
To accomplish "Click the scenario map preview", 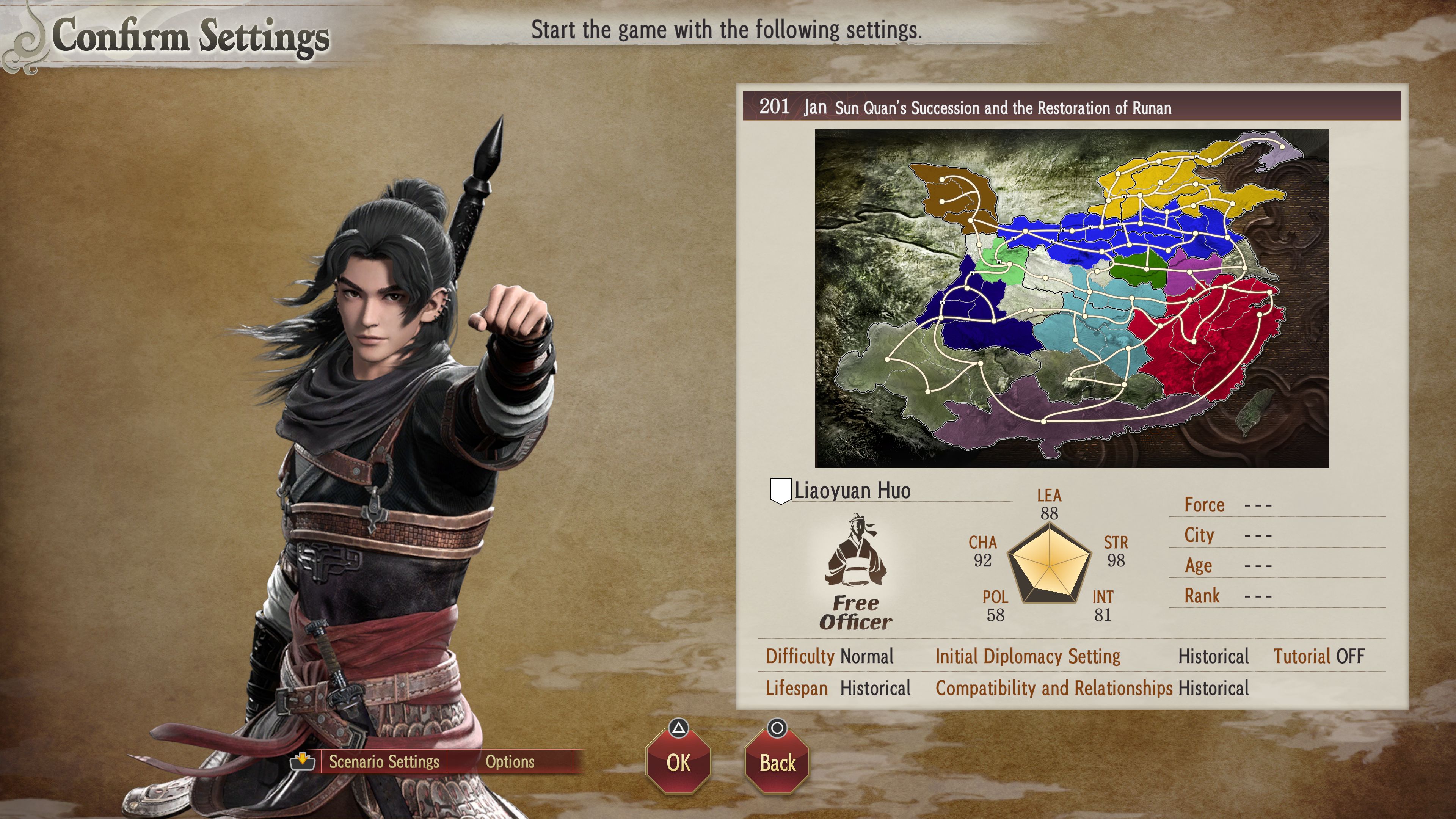I will pyautogui.click(x=1072, y=298).
